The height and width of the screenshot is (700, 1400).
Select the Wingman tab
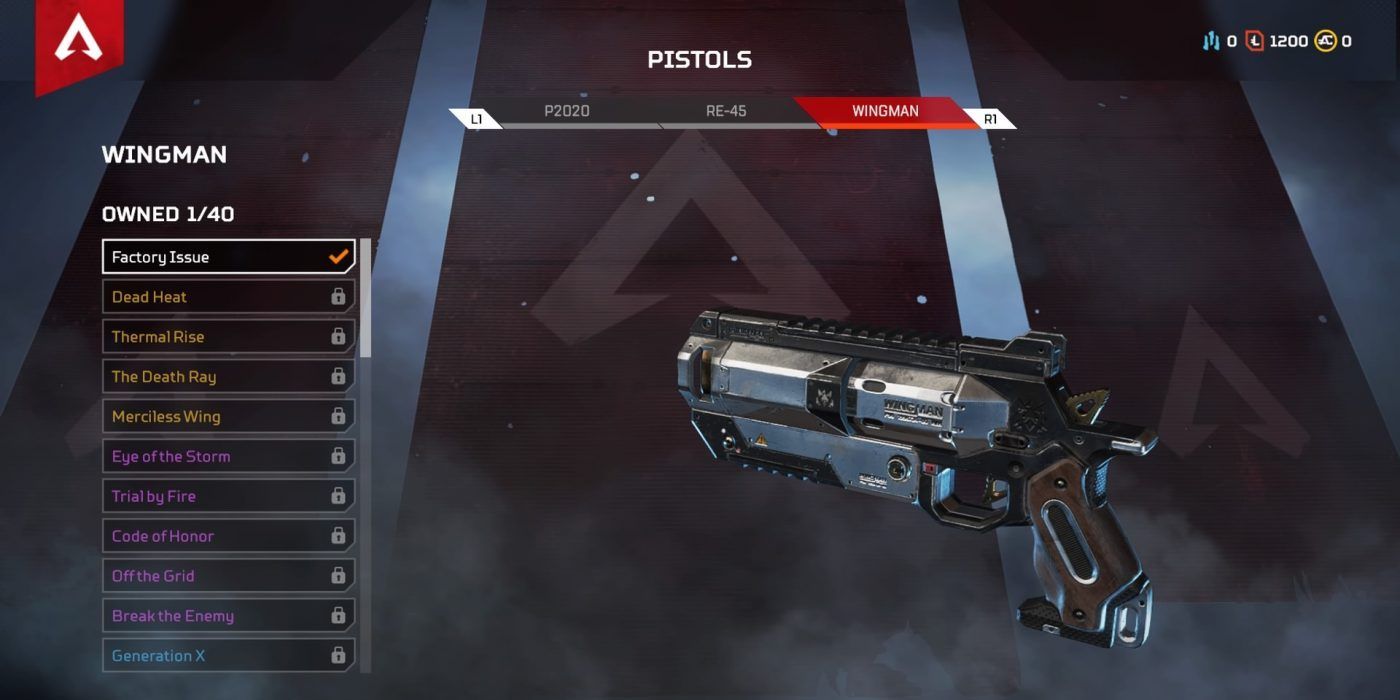point(885,111)
